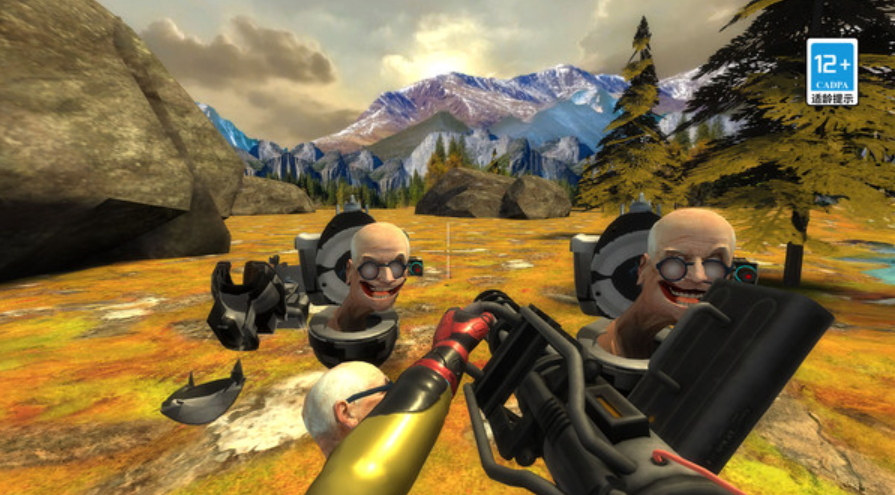Tap the CADPA 12+ age rating badge

[831, 71]
